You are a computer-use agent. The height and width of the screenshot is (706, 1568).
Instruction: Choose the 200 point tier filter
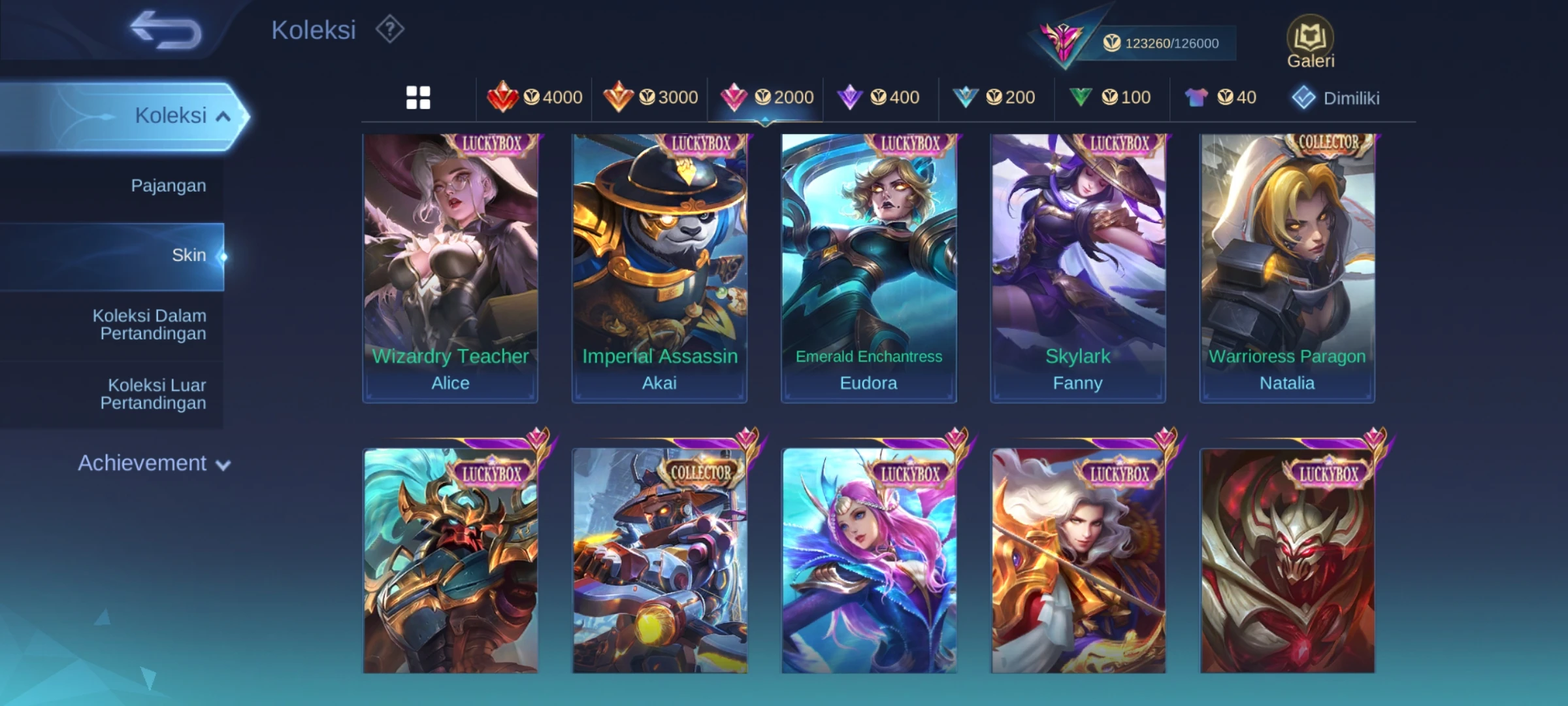pyautogui.click(x=994, y=98)
